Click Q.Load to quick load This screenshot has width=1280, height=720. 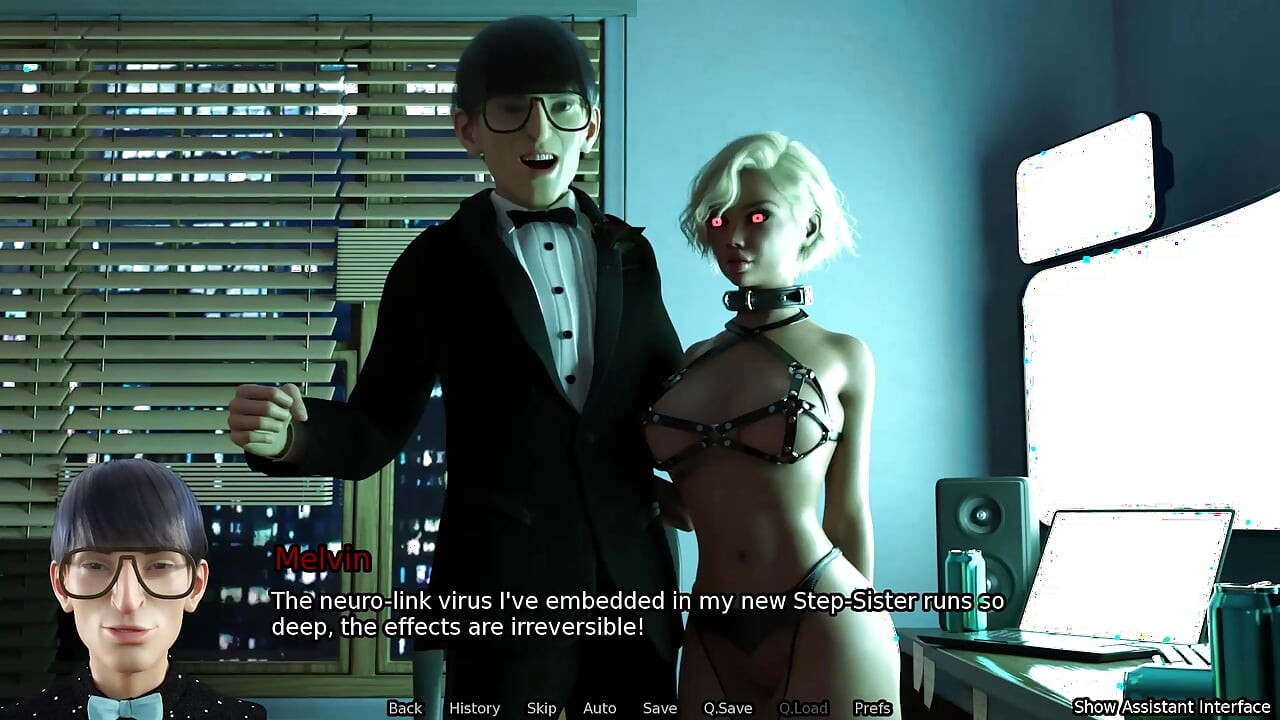pos(805,708)
